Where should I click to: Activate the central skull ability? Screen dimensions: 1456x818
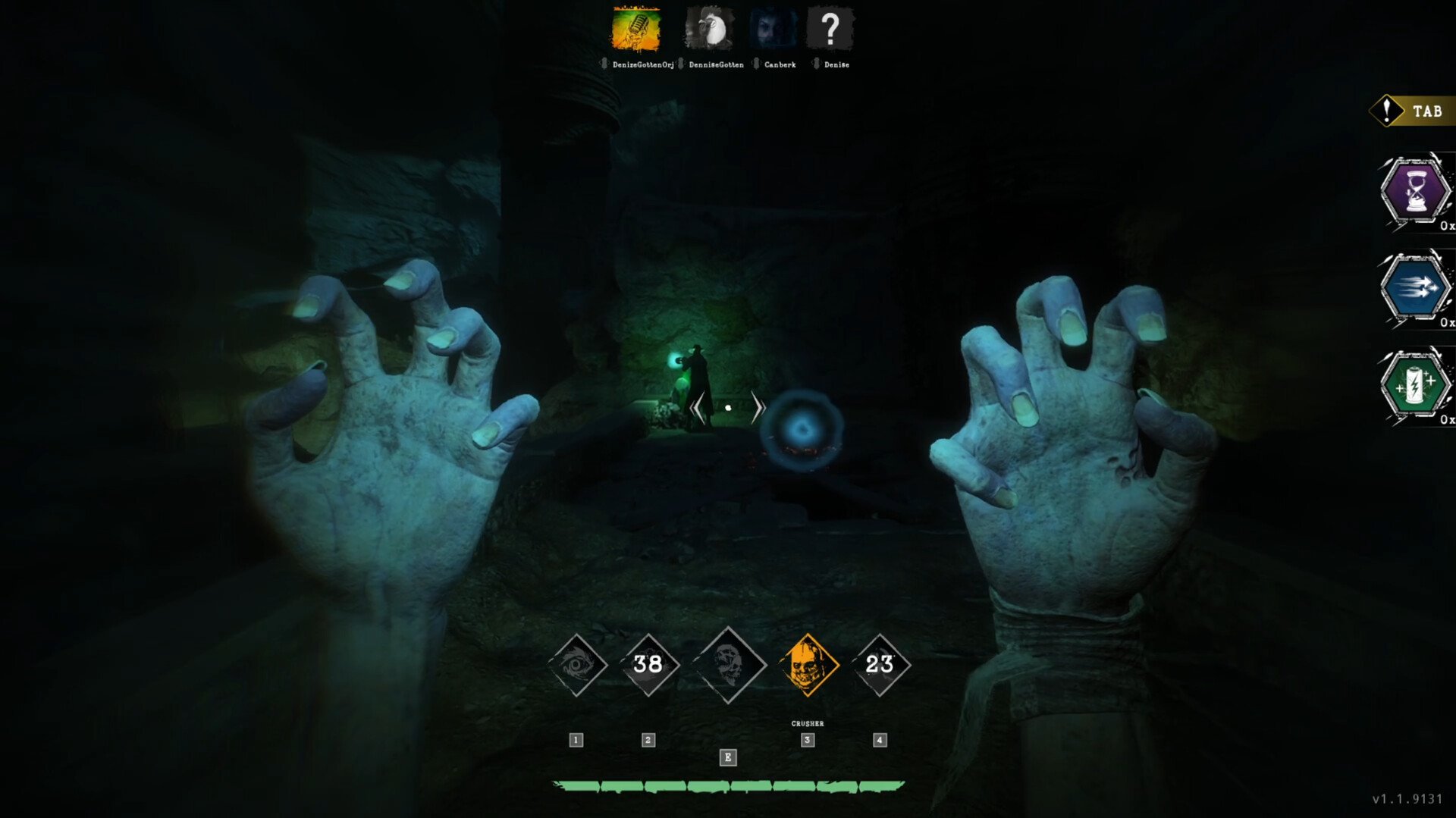(x=728, y=665)
